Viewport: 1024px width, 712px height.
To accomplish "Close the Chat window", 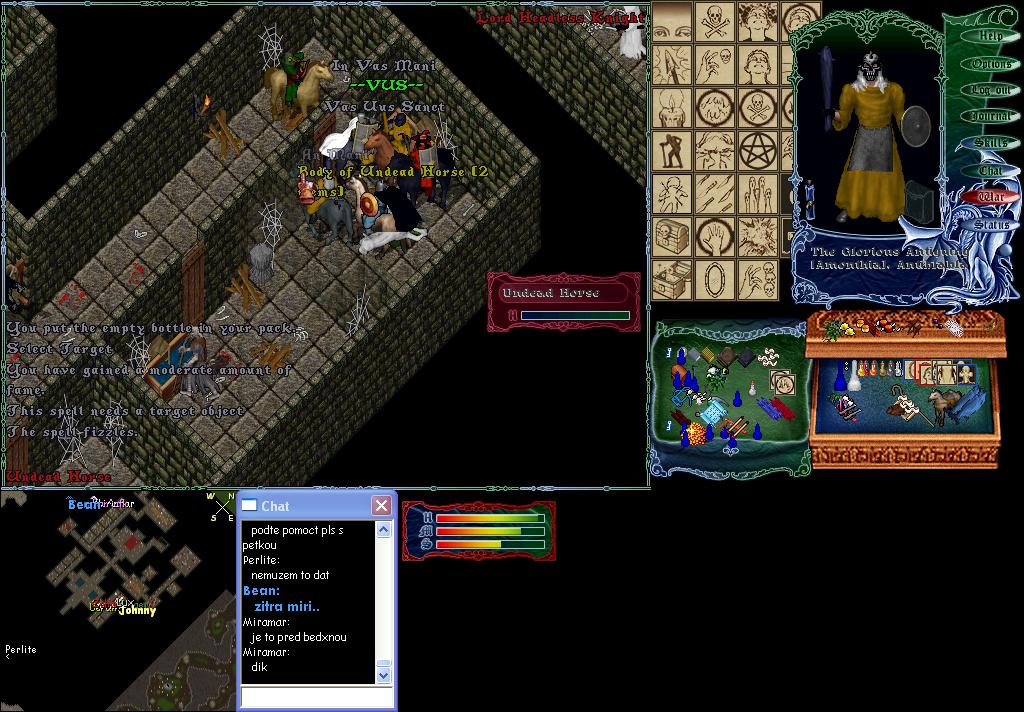I will pyautogui.click(x=381, y=506).
